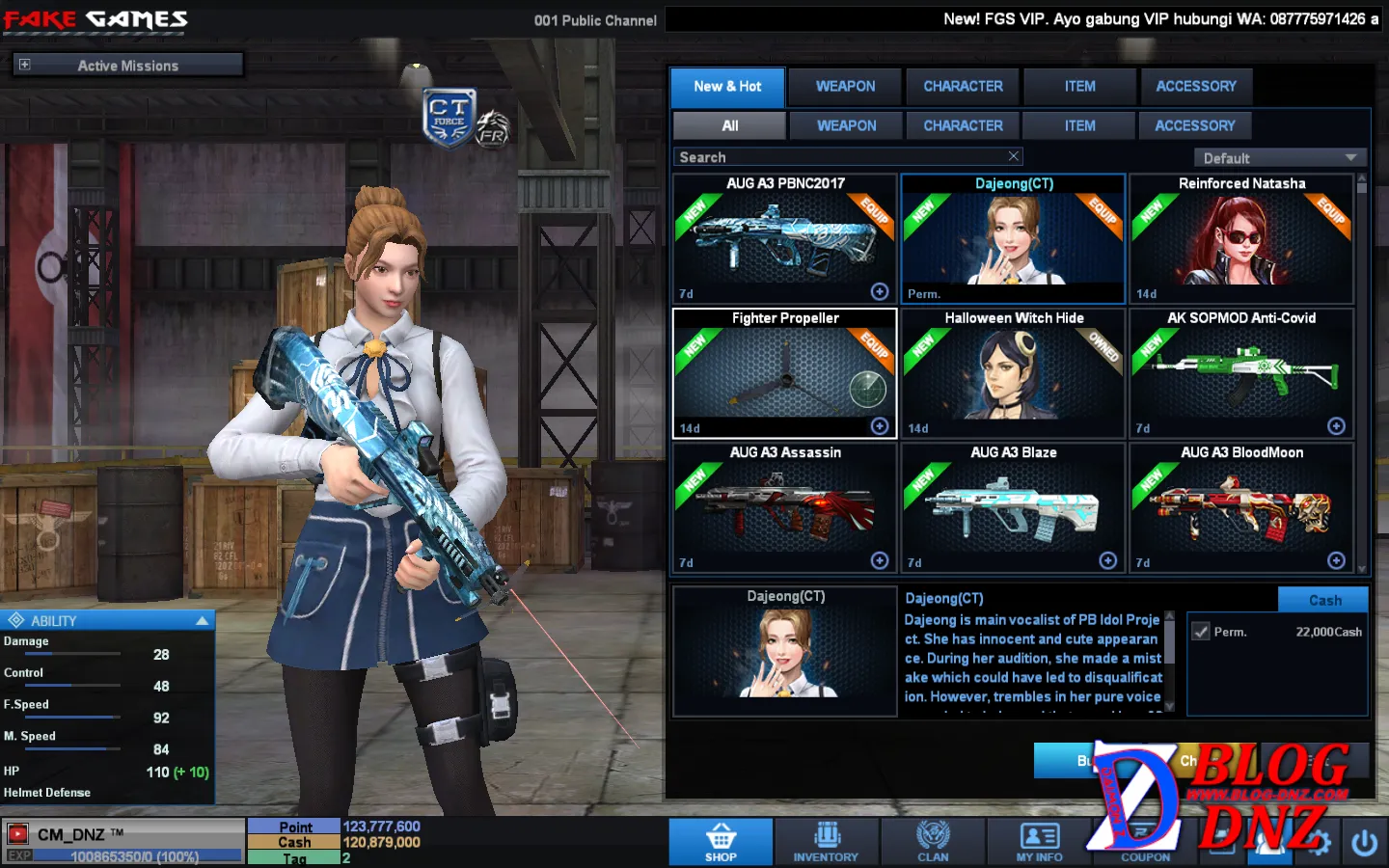This screenshot has width=1389, height=868.
Task: Collapse the Ability stats panel
Action: pyautogui.click(x=202, y=621)
